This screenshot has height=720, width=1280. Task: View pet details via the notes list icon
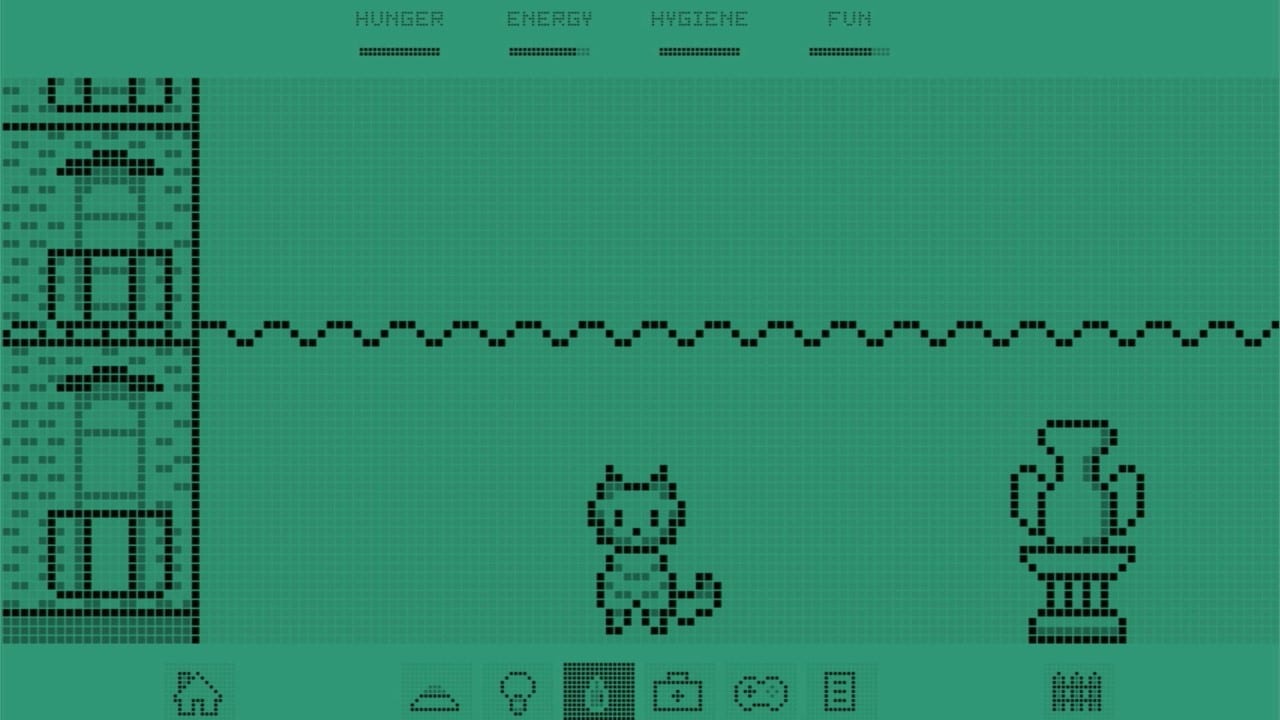click(x=840, y=689)
